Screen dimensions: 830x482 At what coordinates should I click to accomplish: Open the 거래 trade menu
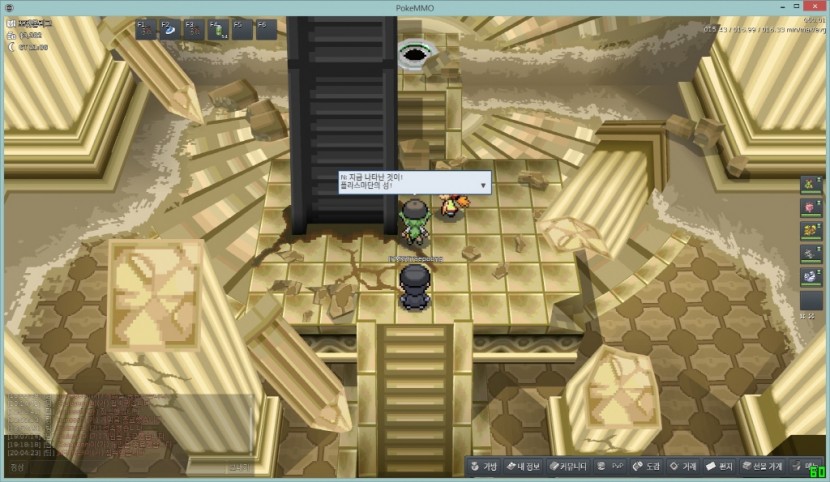tap(683, 466)
